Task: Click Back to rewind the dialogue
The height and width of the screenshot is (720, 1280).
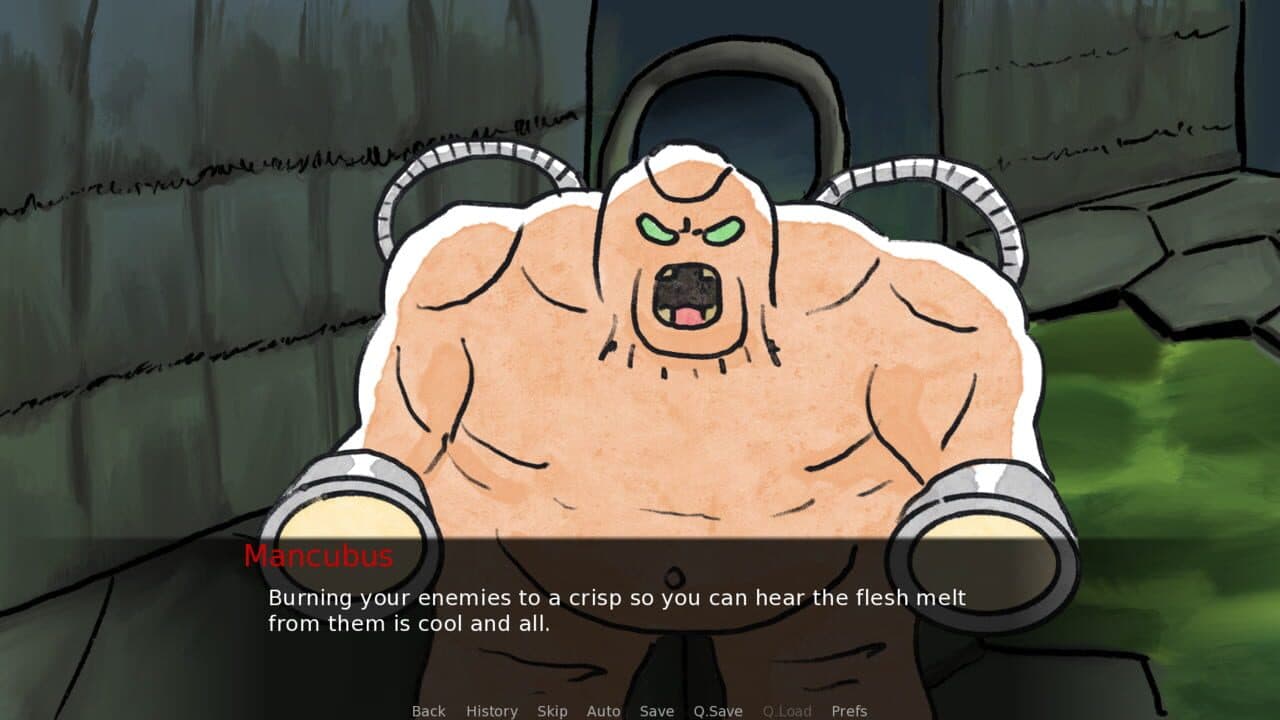Action: tap(427, 711)
